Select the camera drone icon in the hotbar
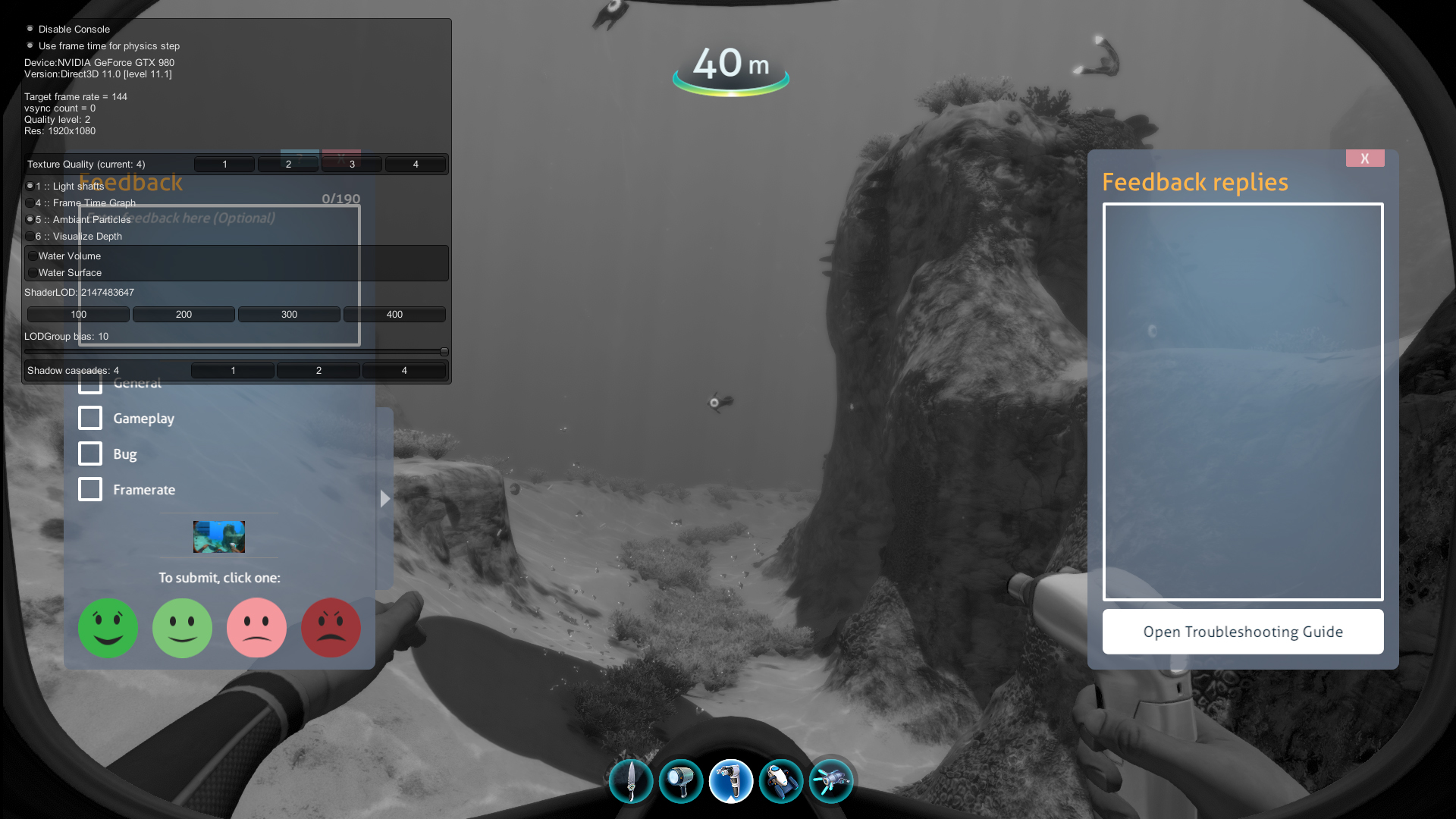1456x819 pixels. coord(781,780)
